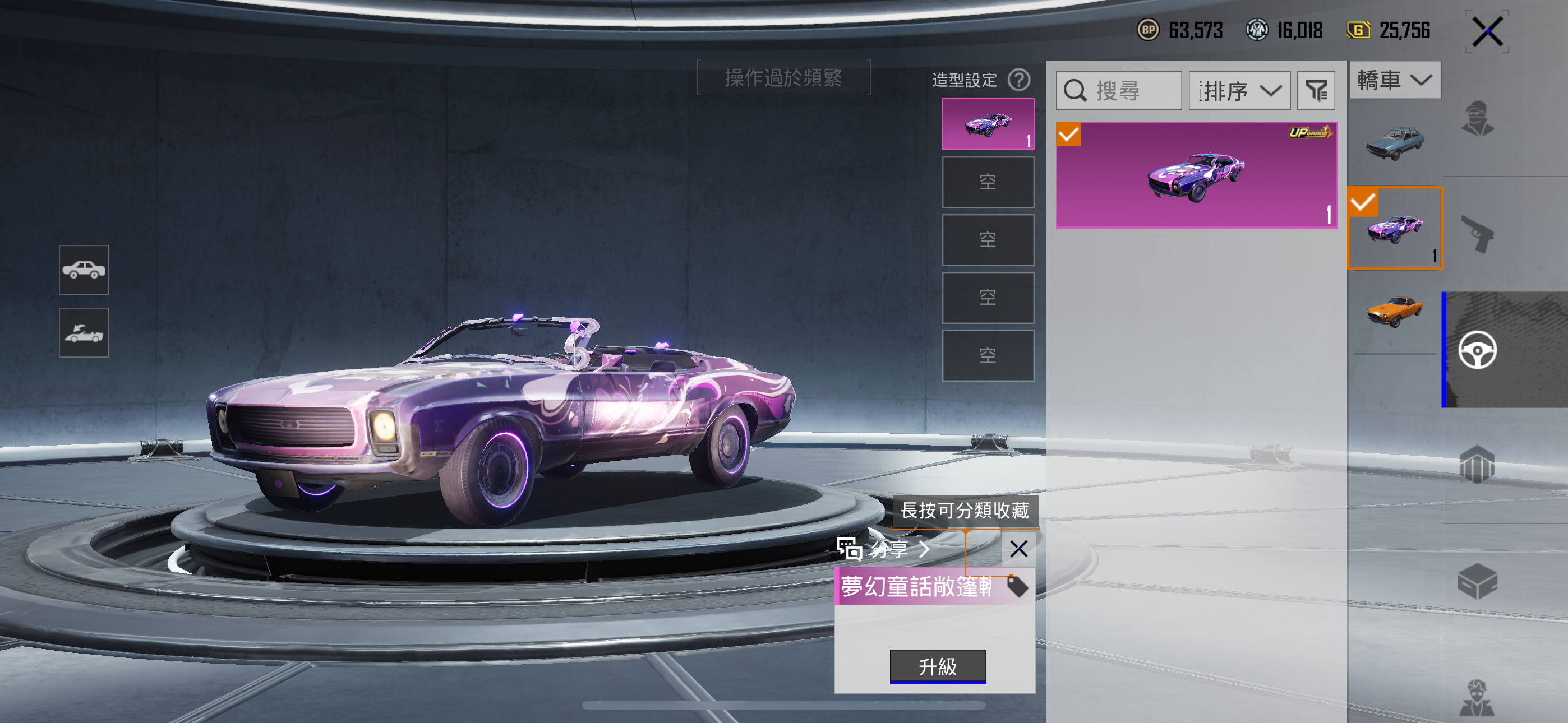Viewport: 1568px width, 723px height.
Task: Open the steering wheel vehicle category
Action: click(1477, 350)
